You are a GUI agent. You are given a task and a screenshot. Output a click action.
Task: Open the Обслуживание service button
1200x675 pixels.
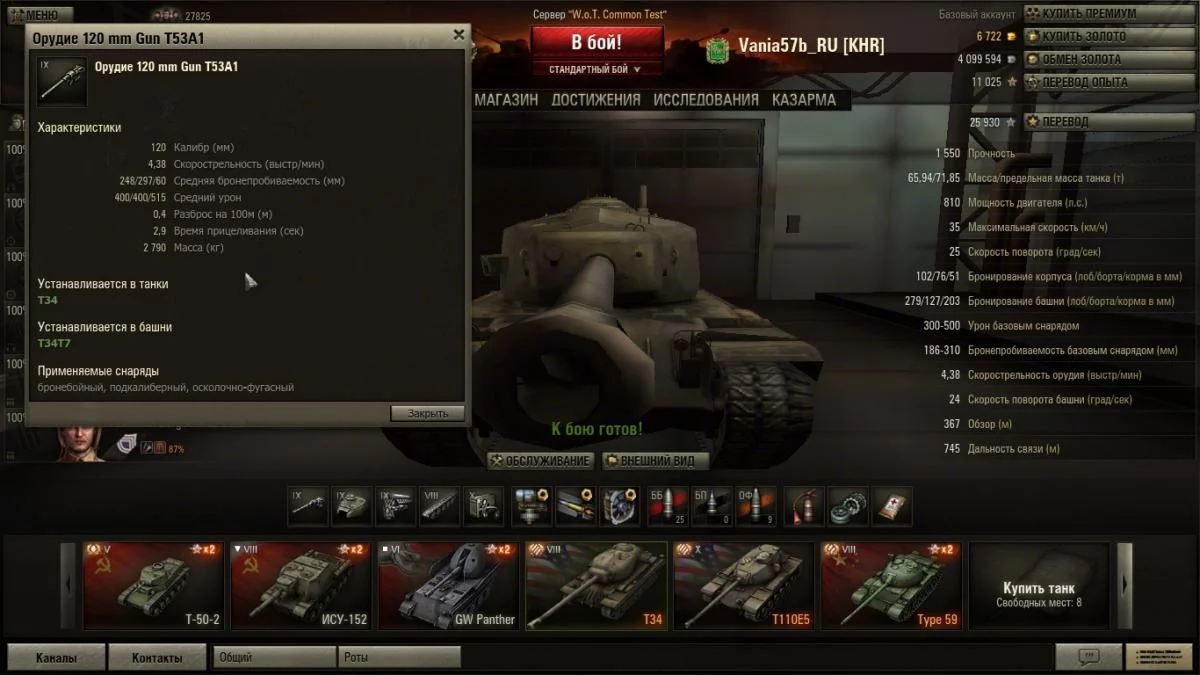click(x=541, y=461)
